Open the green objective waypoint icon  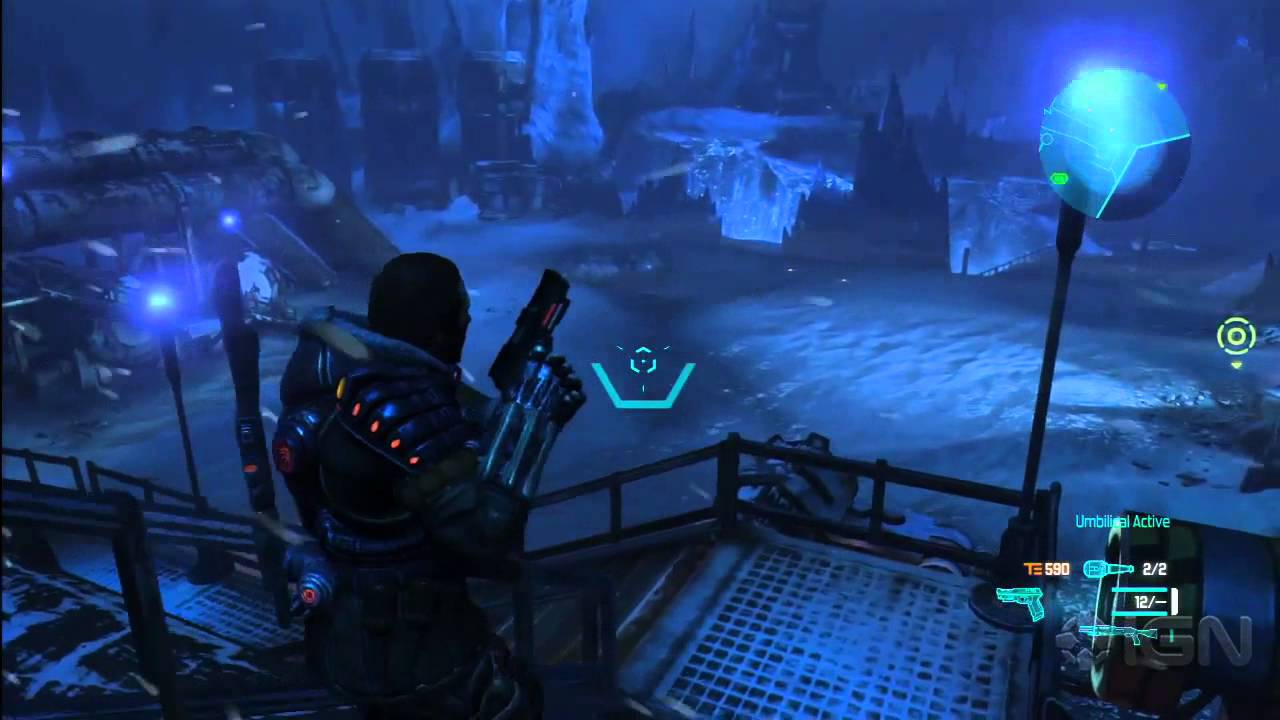coord(1237,337)
